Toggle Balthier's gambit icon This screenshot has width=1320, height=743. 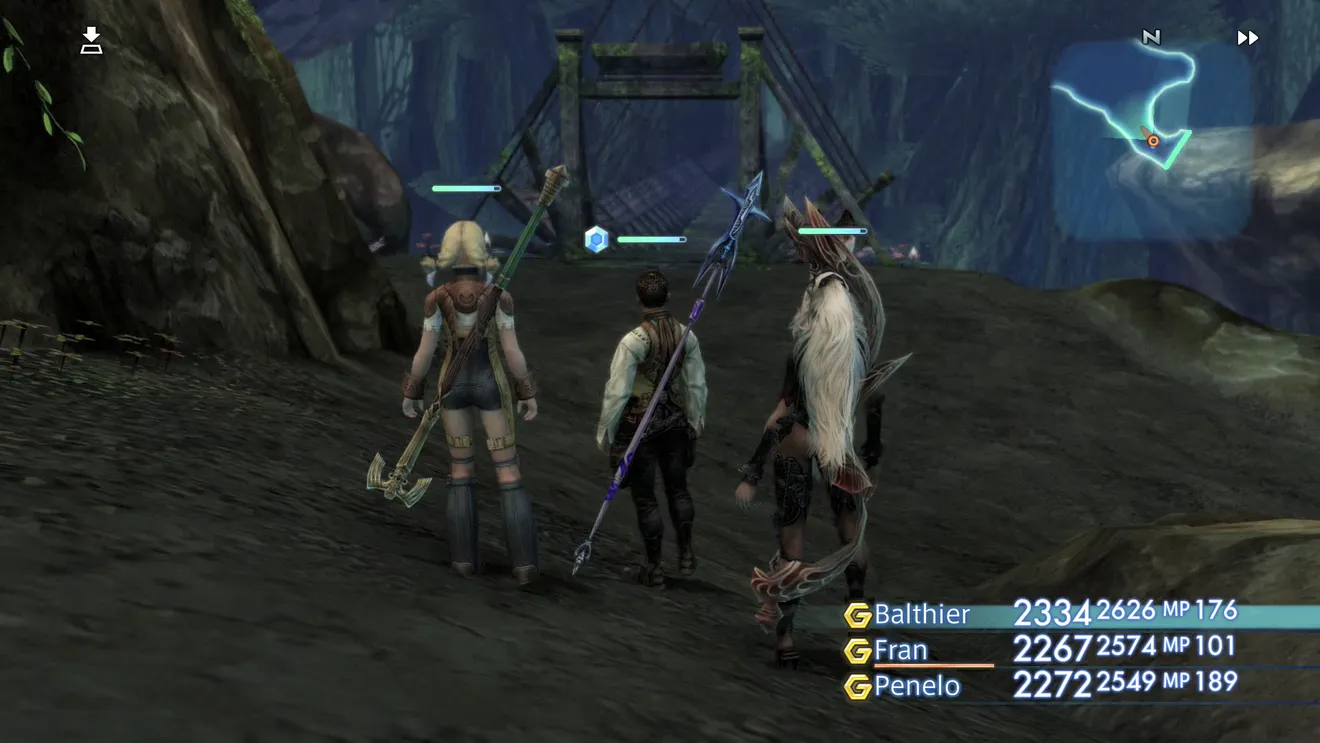pyautogui.click(x=857, y=615)
